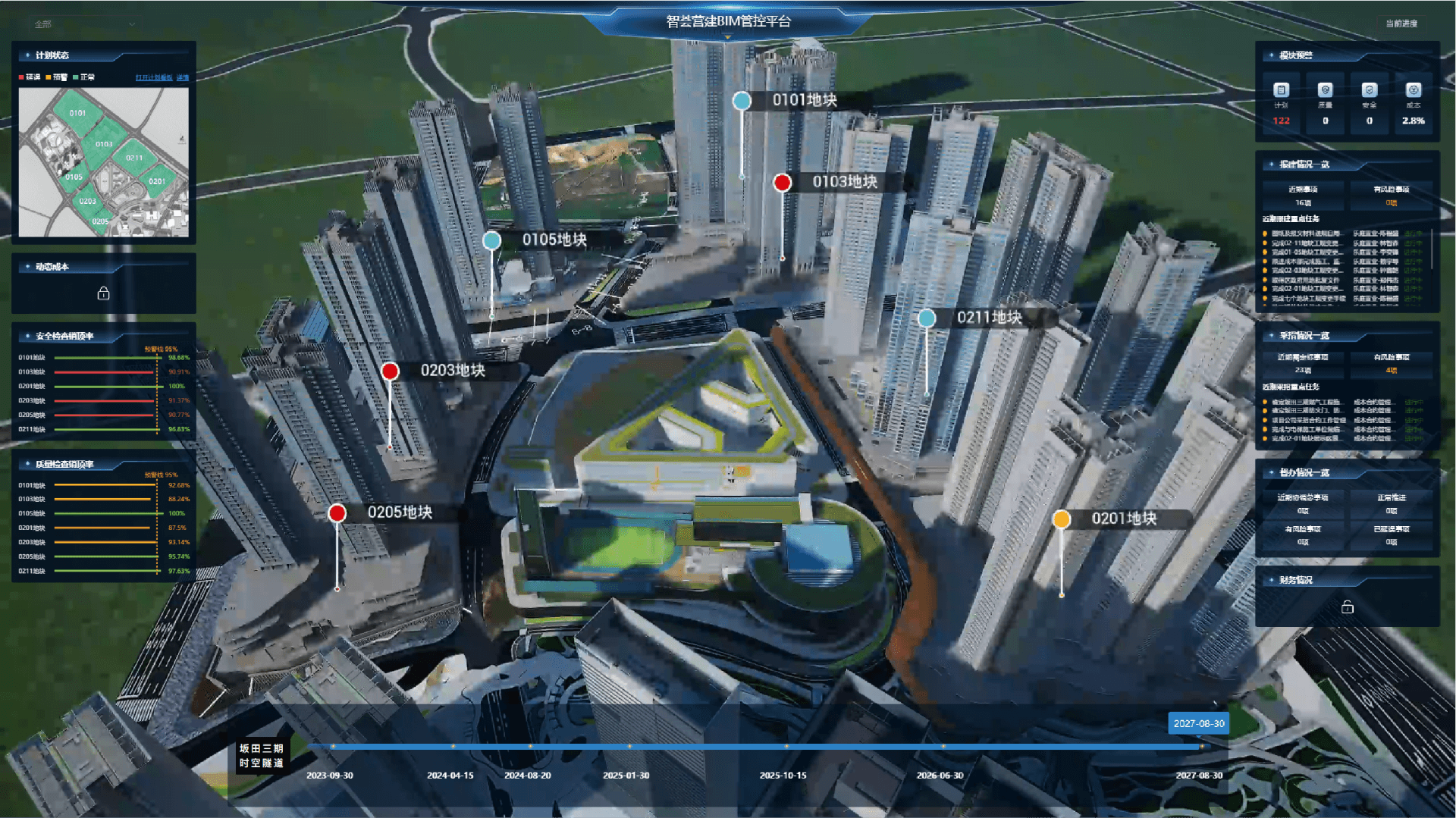Select the 0103地块 red marker label
1456x818 pixels.
(x=844, y=182)
